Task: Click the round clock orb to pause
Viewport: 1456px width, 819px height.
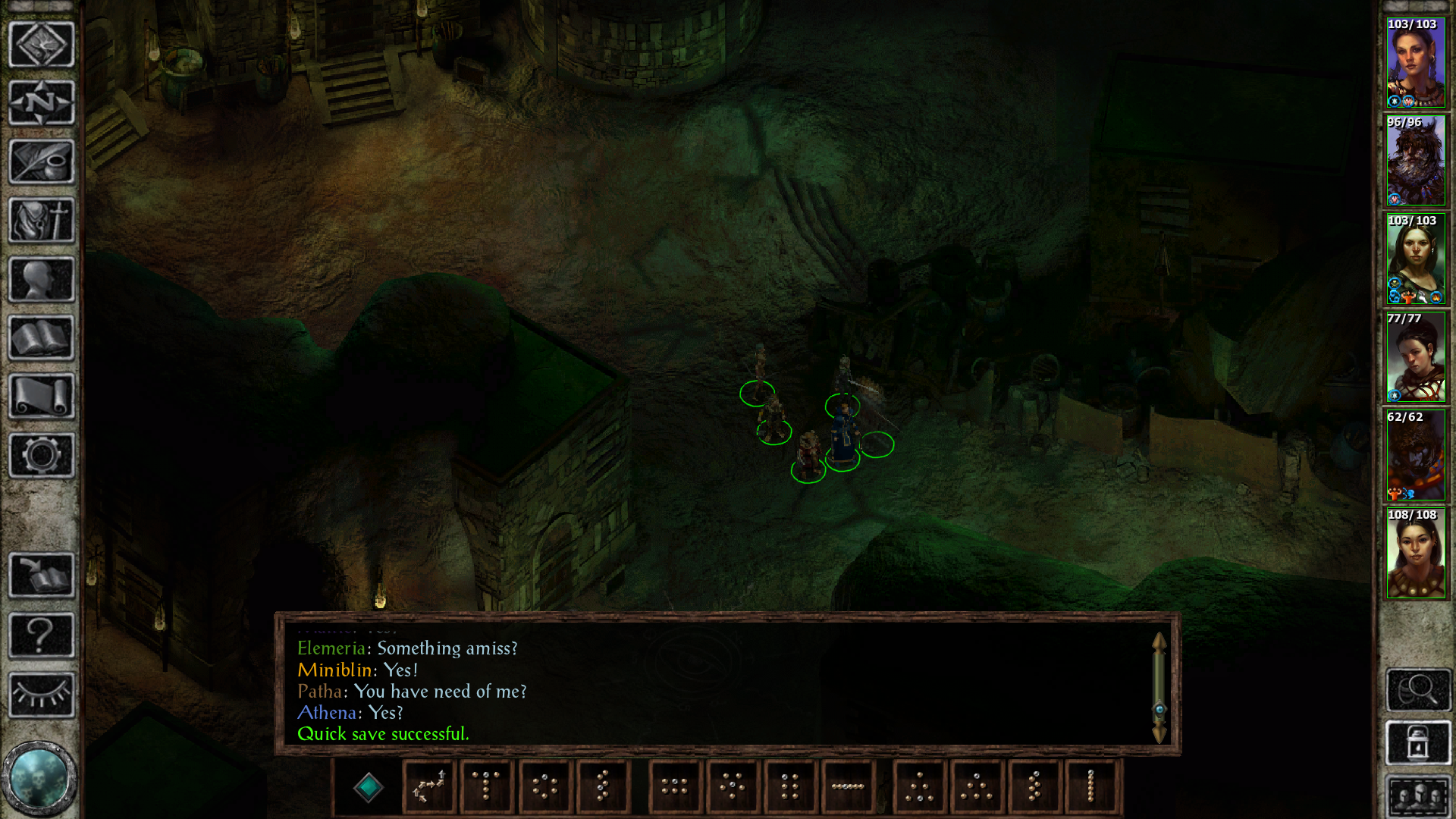Action: (x=39, y=778)
